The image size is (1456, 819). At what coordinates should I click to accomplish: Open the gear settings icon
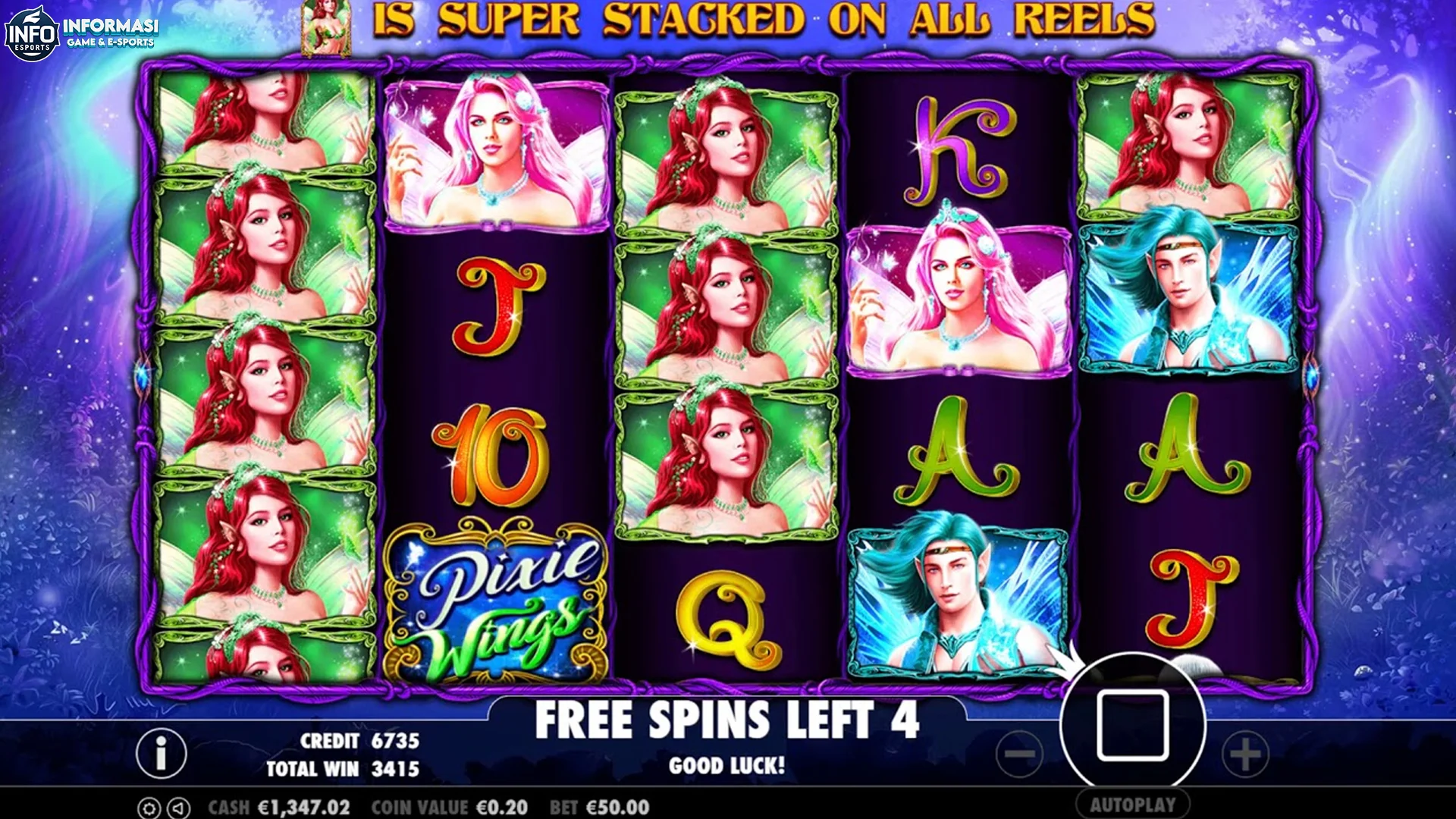pos(149,808)
